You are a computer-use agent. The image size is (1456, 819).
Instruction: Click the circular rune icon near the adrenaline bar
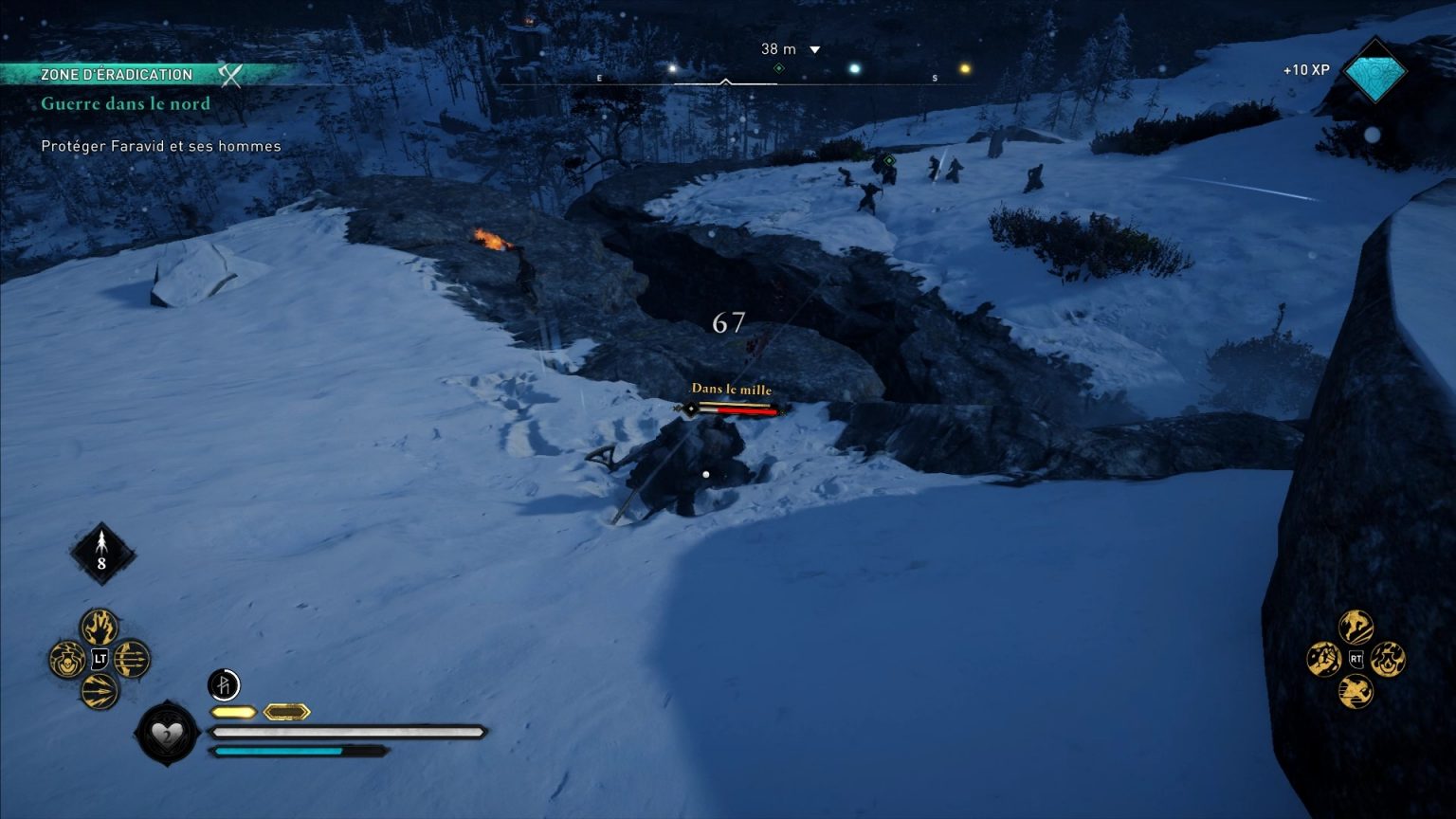point(224,684)
